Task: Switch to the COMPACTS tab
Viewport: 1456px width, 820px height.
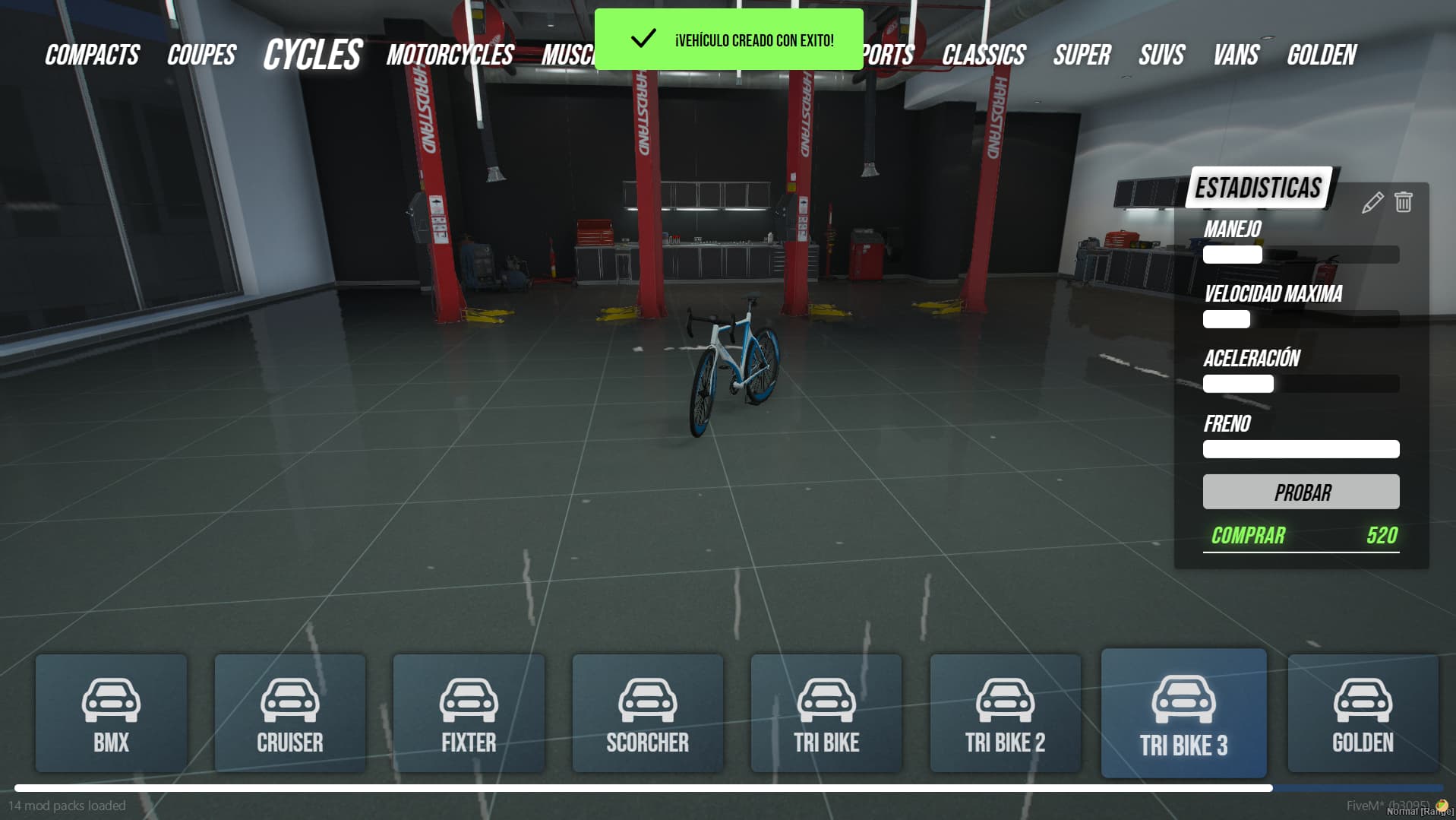Action: [91, 54]
